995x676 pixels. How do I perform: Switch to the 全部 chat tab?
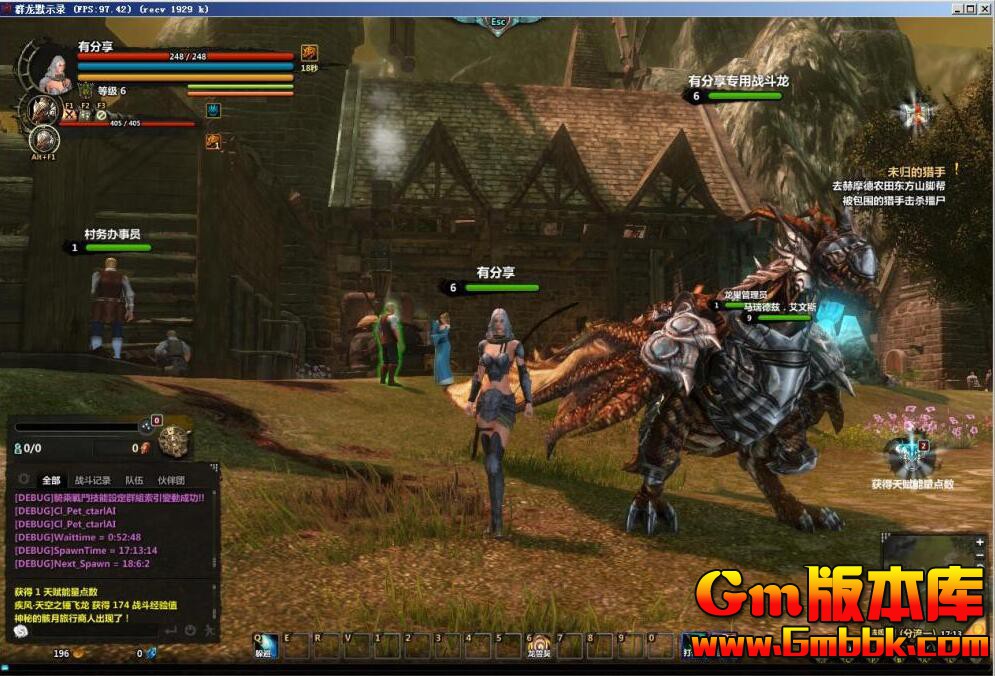click(x=51, y=480)
